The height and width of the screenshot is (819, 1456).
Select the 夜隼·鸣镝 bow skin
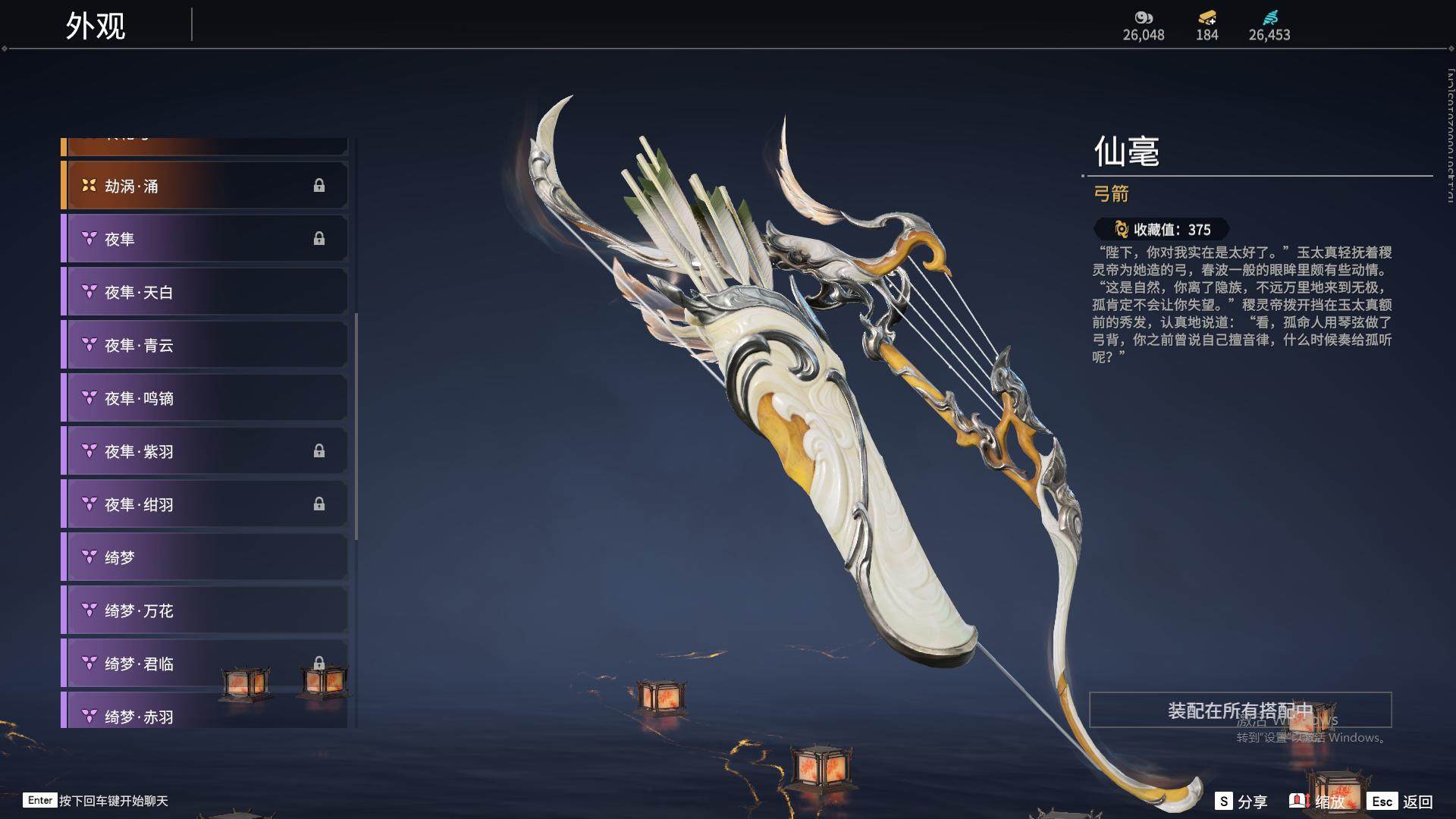tap(205, 398)
